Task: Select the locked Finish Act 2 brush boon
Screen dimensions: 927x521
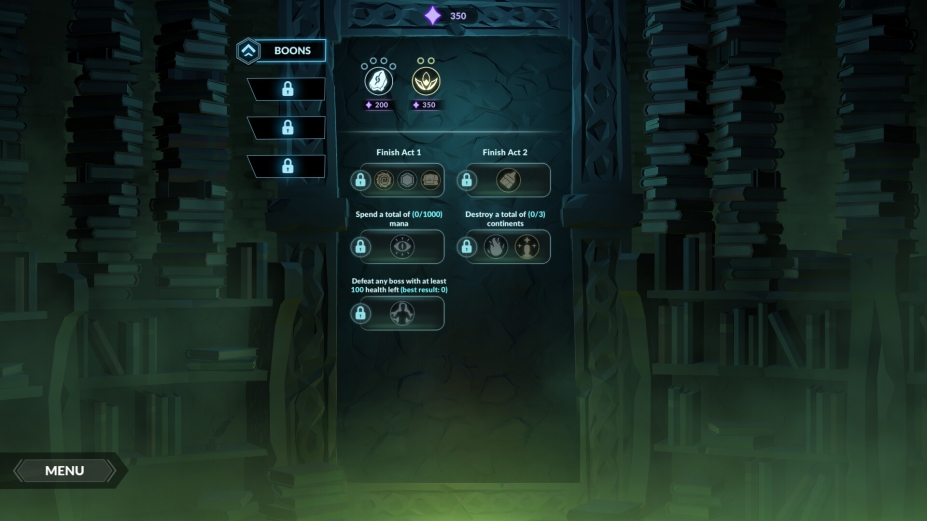Action: 508,181
